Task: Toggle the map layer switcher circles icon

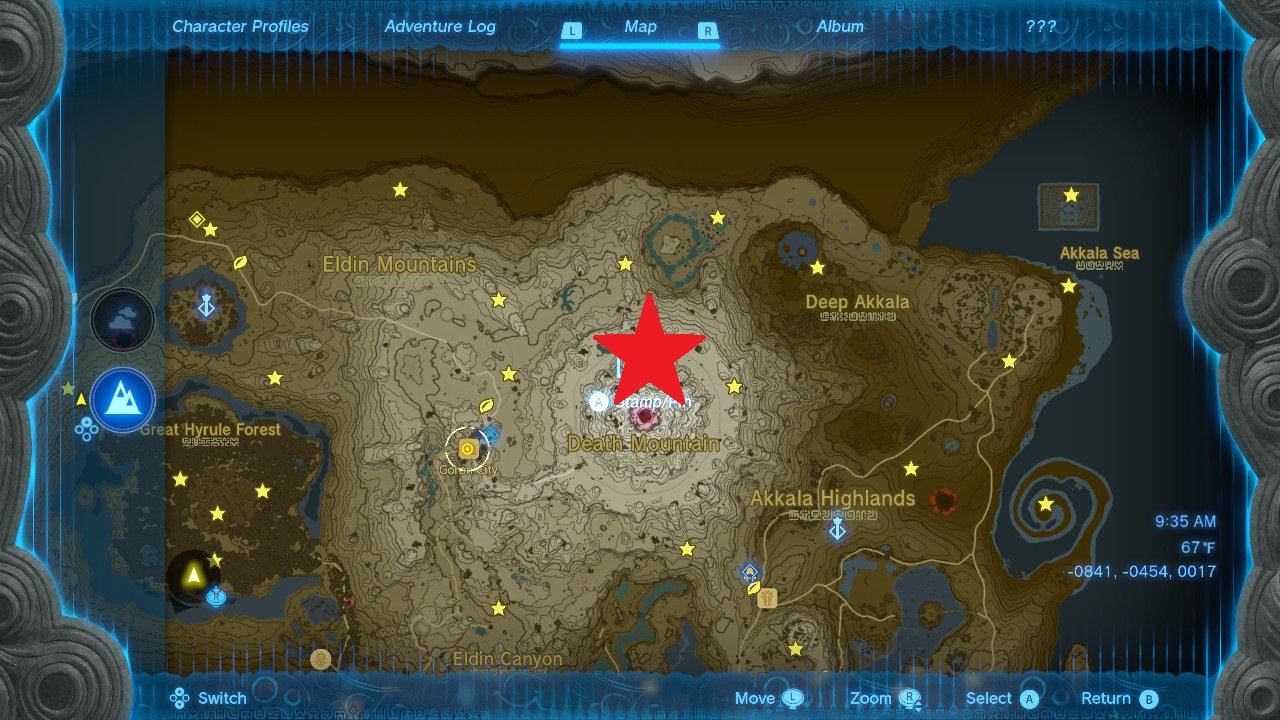Action: 87,429
